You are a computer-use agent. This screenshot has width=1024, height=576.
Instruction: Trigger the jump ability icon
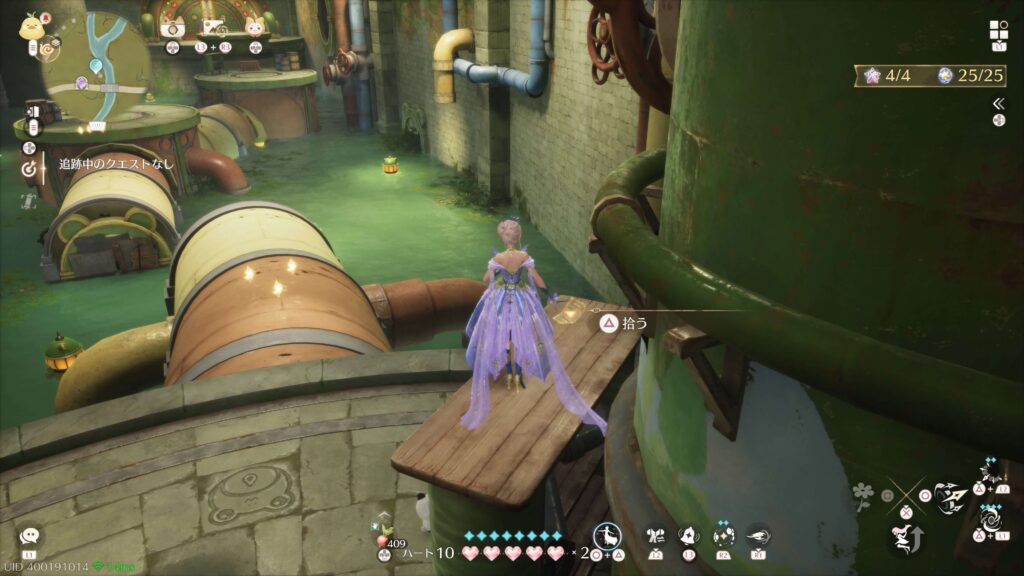pyautogui.click(x=904, y=539)
